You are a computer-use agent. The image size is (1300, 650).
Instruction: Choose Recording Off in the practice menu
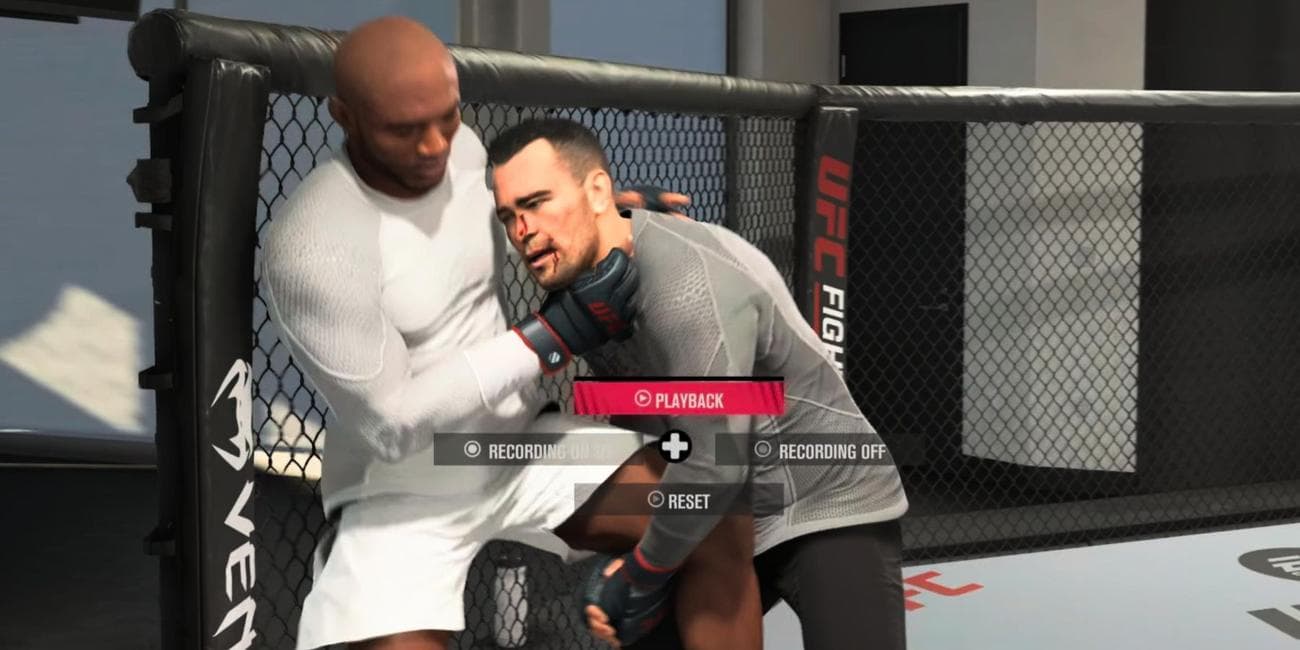[820, 450]
